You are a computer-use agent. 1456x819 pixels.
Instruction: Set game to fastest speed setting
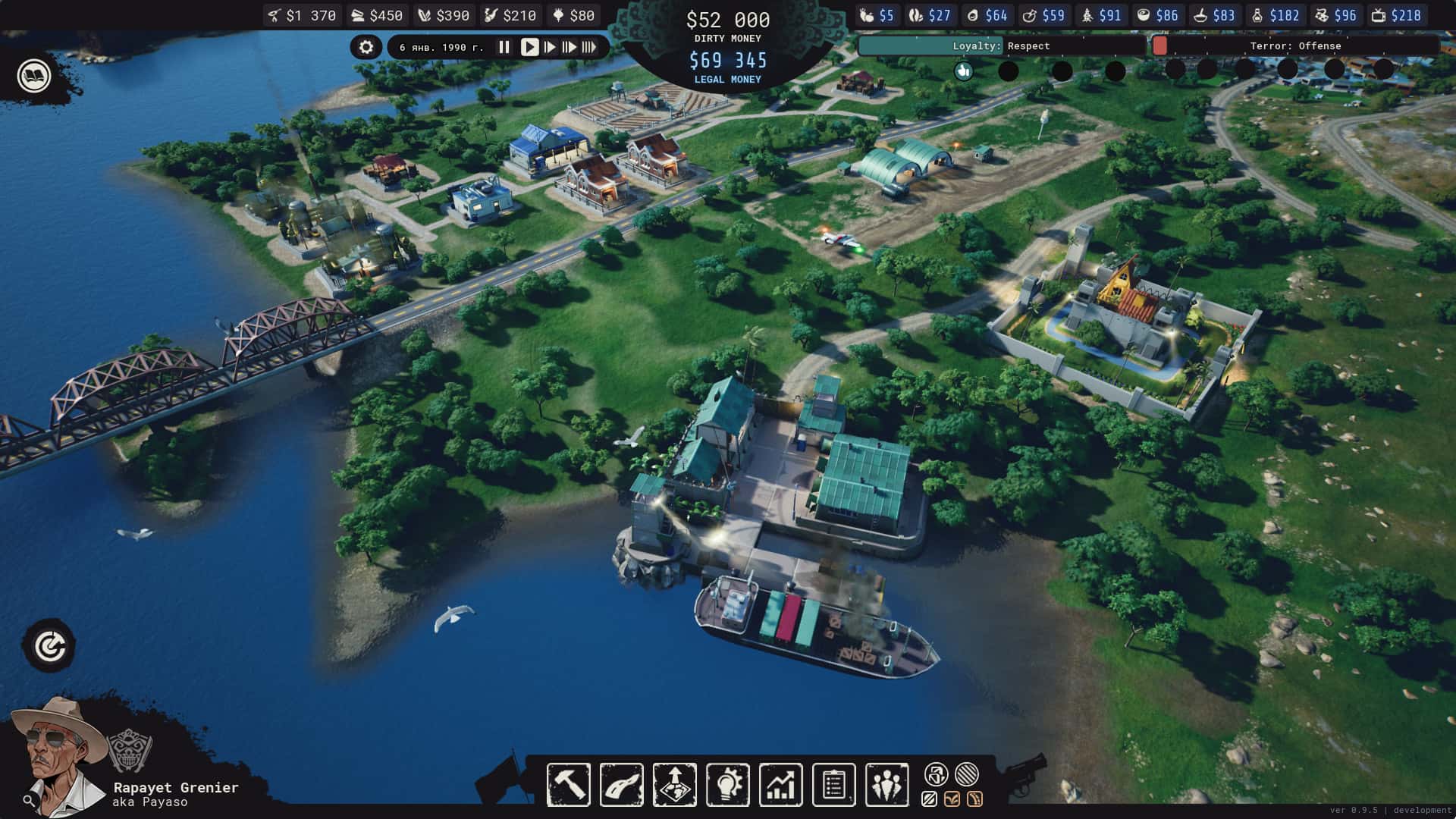pos(589,47)
